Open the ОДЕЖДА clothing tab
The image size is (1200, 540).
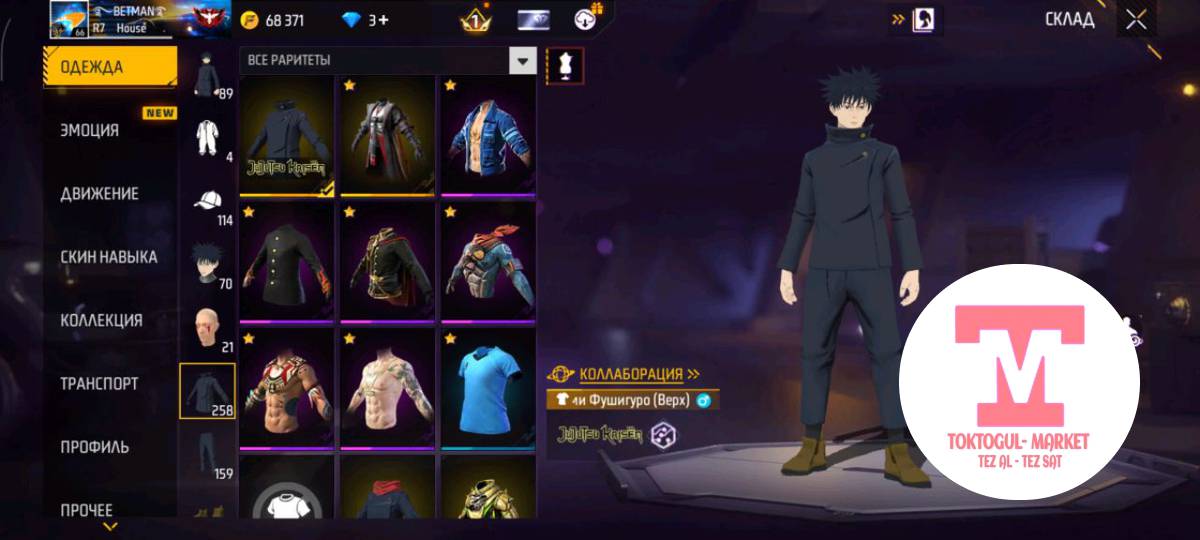[108, 67]
